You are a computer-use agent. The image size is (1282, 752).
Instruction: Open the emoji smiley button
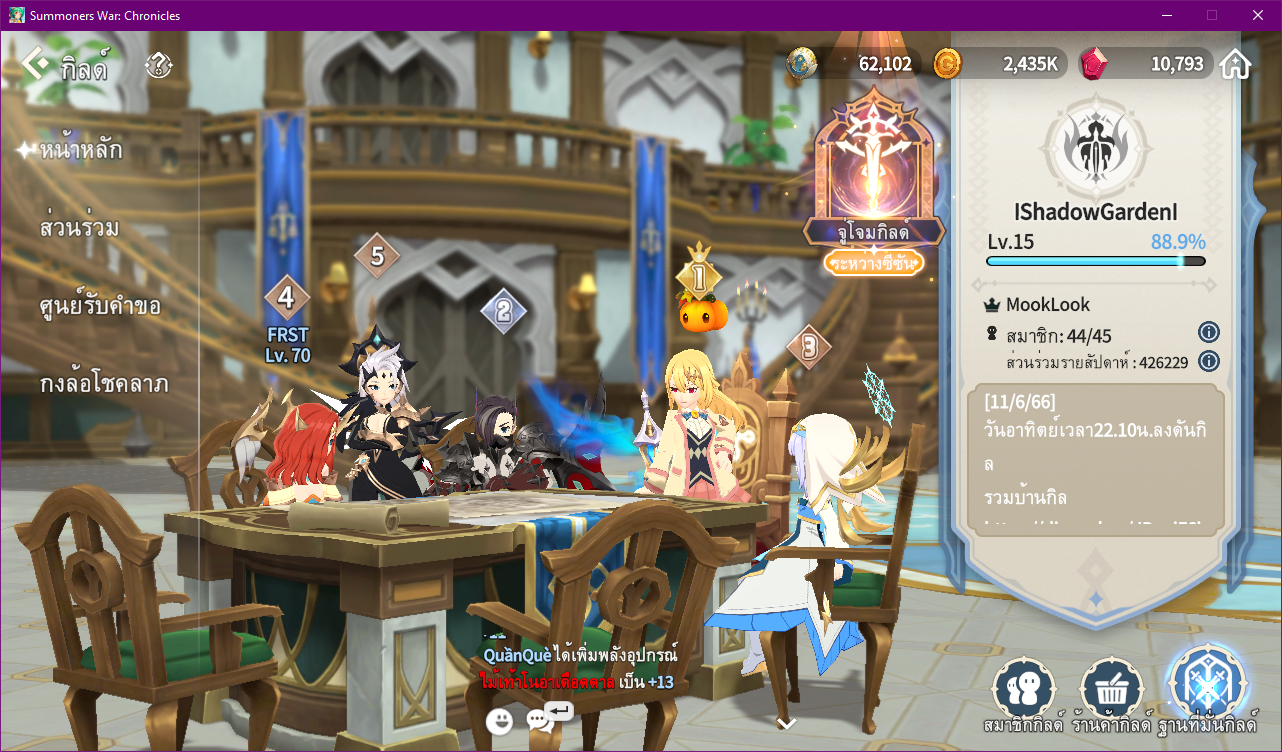500,720
